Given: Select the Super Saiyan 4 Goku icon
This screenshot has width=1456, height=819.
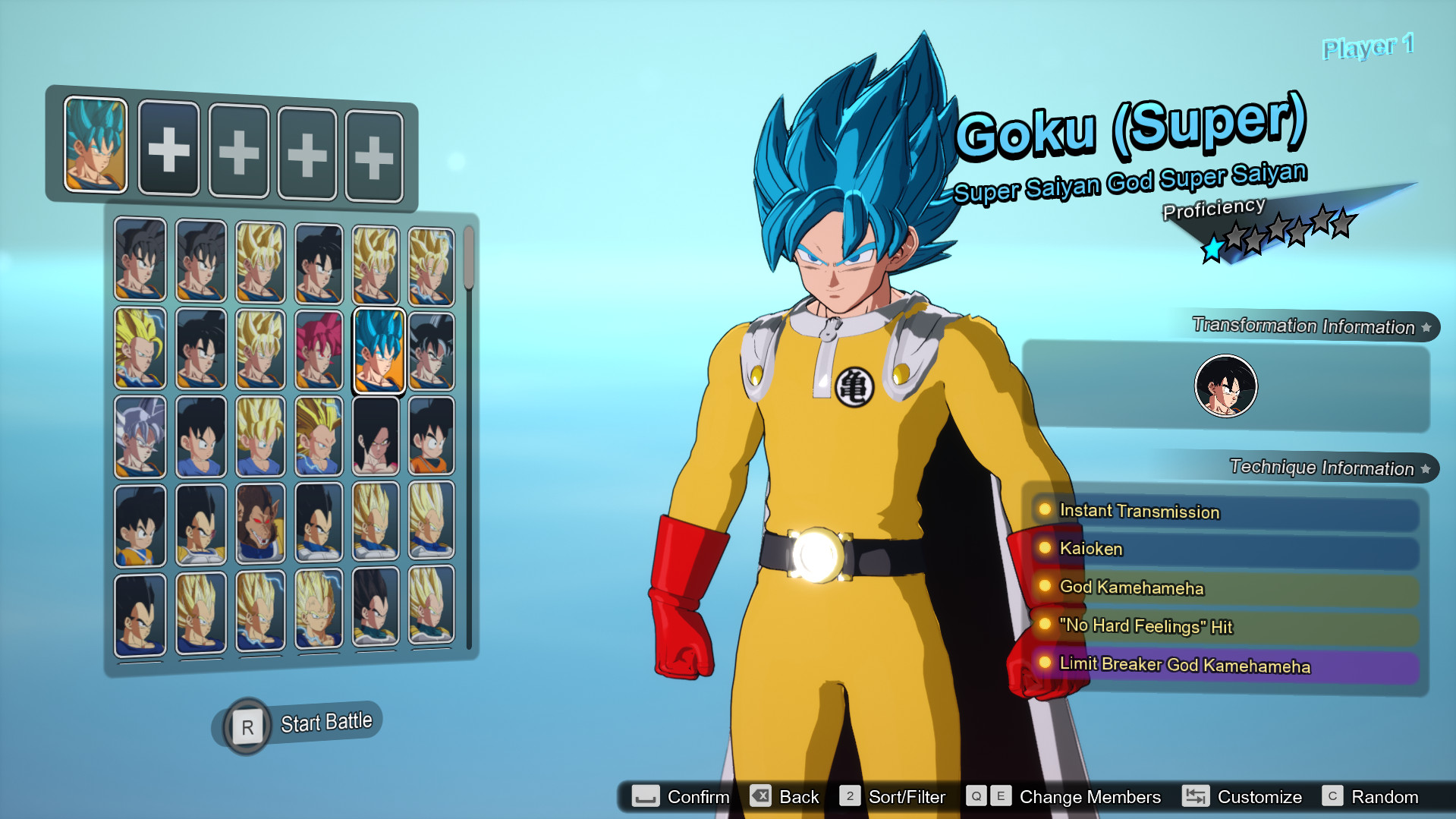Looking at the screenshot, I should tap(376, 436).
